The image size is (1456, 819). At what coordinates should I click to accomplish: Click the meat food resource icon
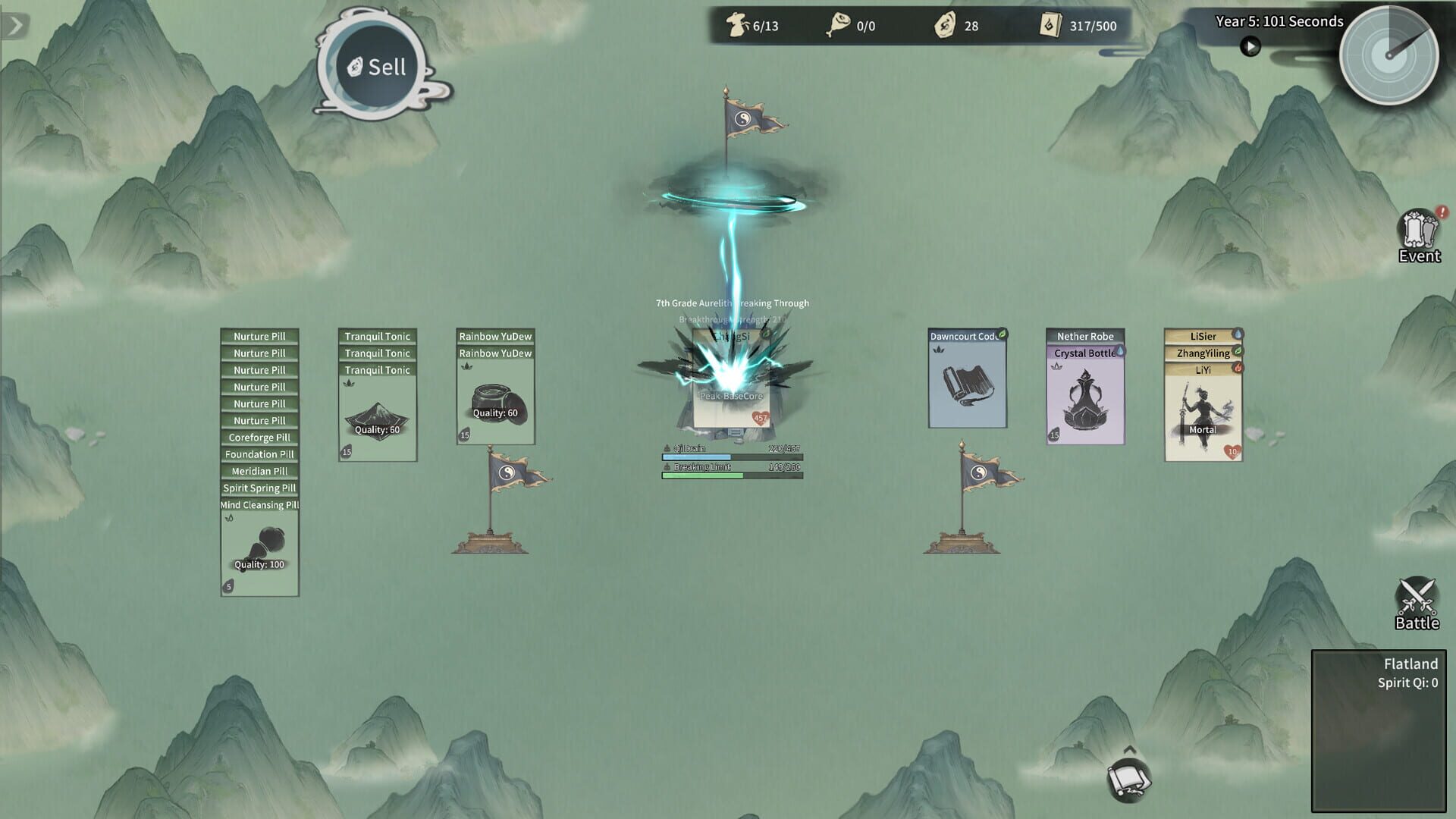(x=838, y=25)
